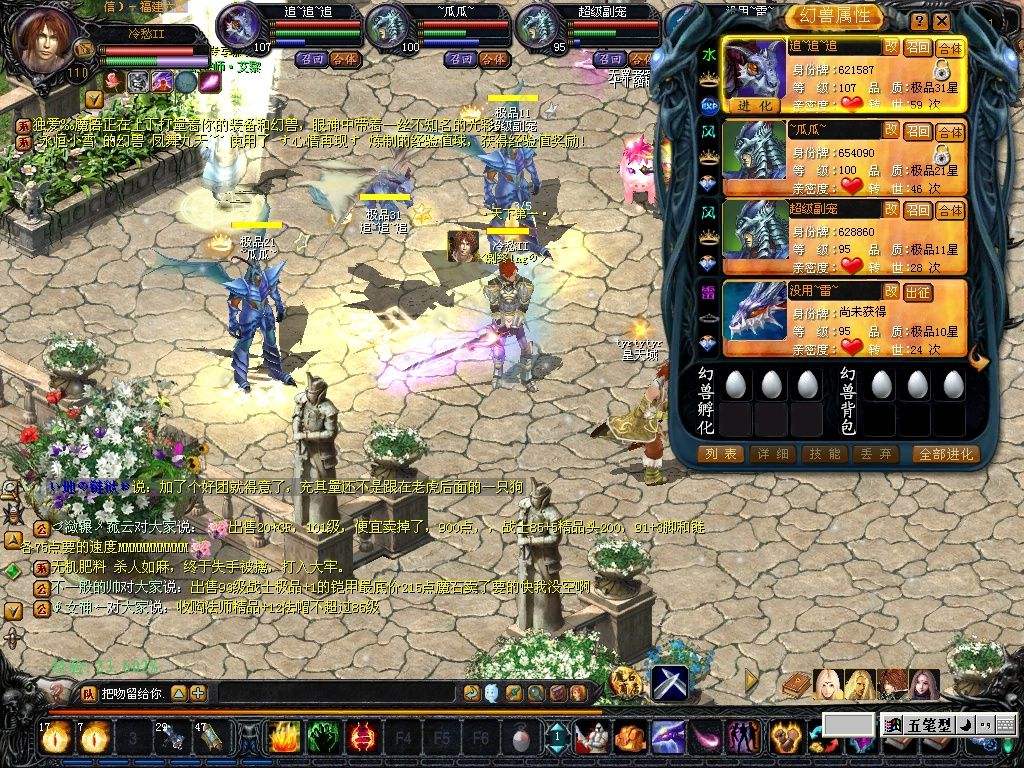Switch to the 列表 tab
The height and width of the screenshot is (768, 1024).
tap(721, 454)
